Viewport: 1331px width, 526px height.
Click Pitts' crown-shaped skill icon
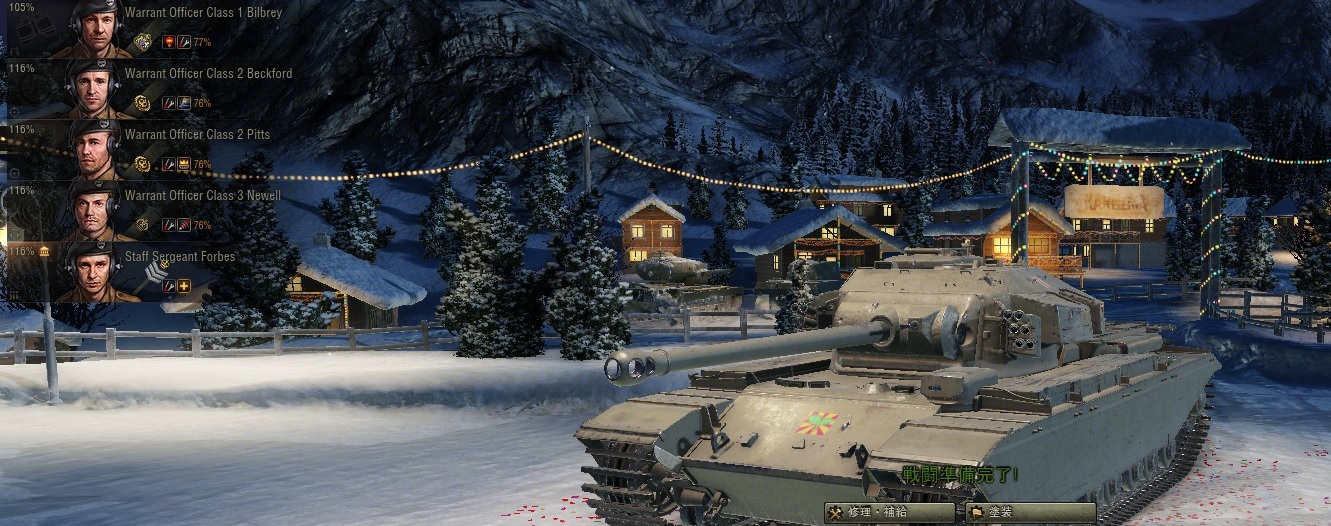click(184, 164)
